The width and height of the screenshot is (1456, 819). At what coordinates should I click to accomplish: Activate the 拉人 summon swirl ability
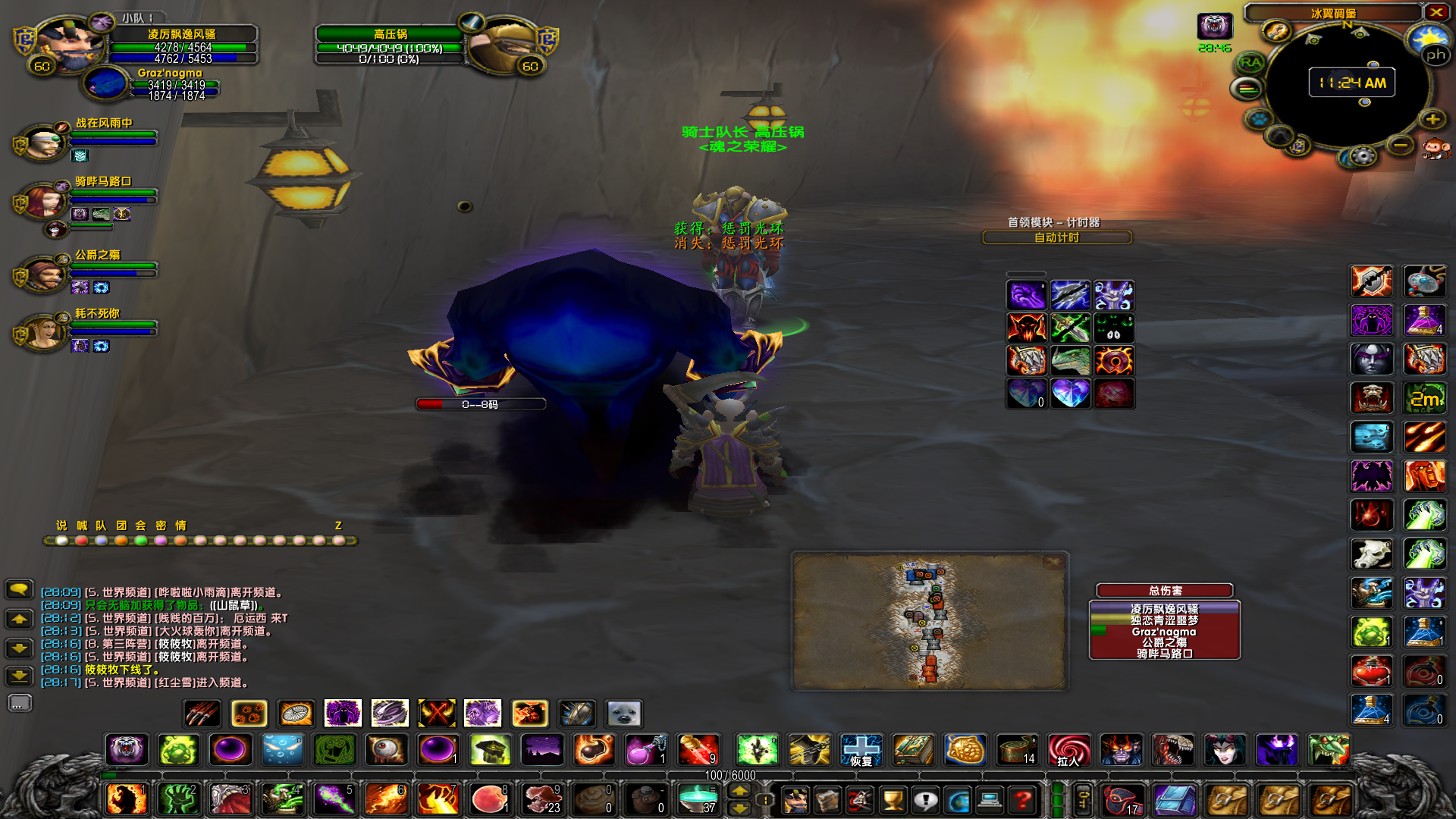(1068, 751)
